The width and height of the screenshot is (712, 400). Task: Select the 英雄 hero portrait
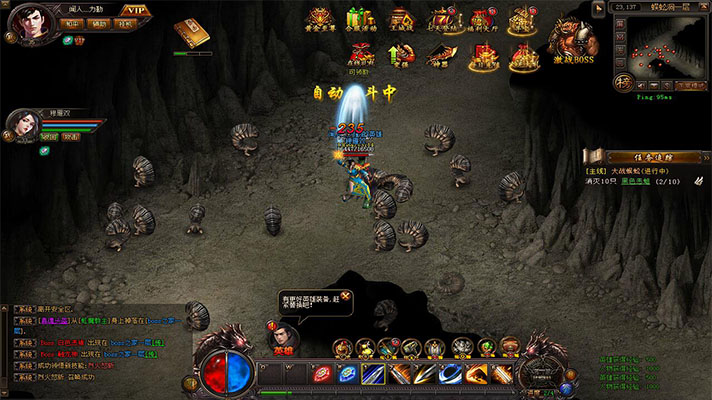tap(283, 335)
